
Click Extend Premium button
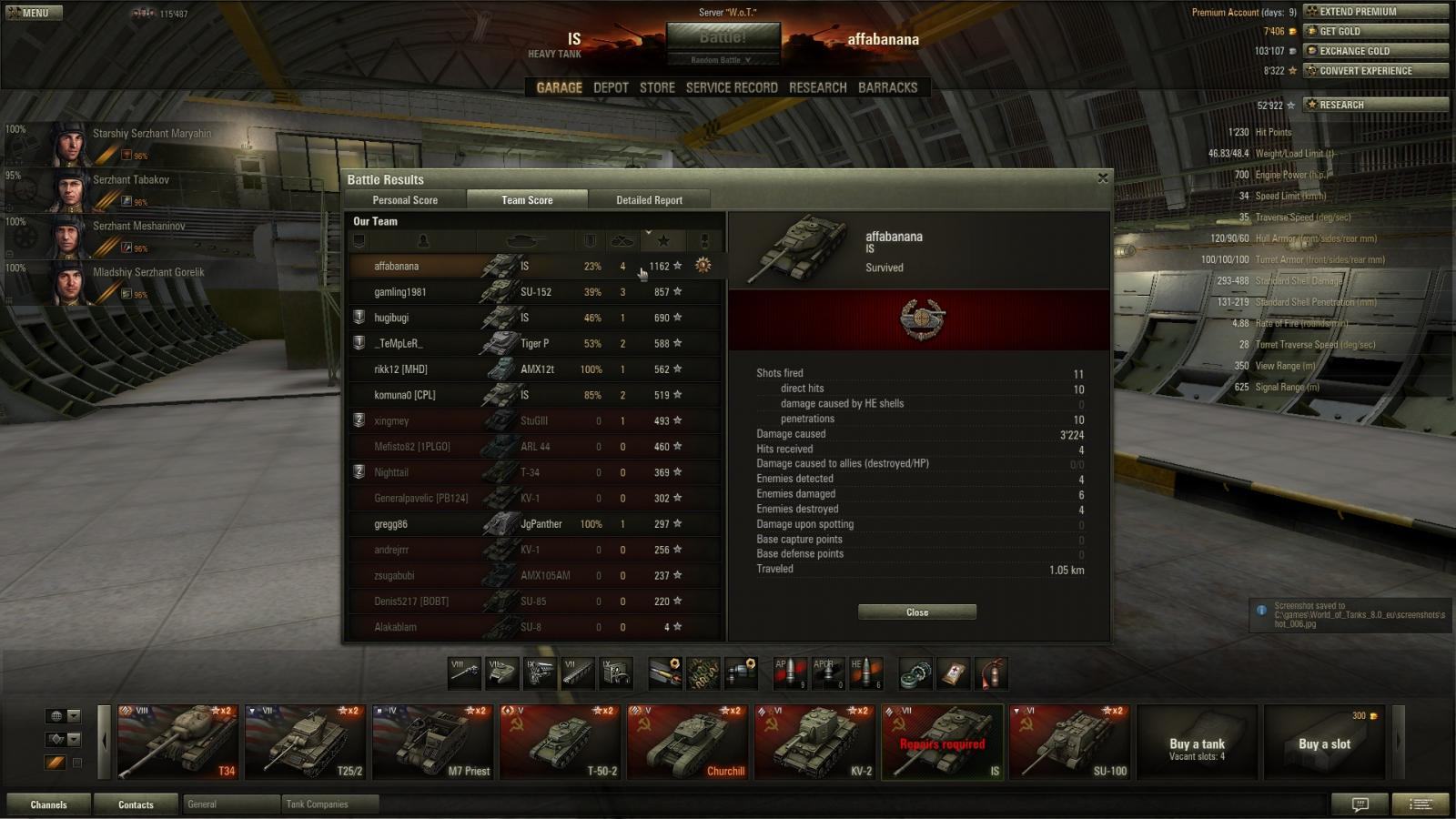pyautogui.click(x=1375, y=12)
